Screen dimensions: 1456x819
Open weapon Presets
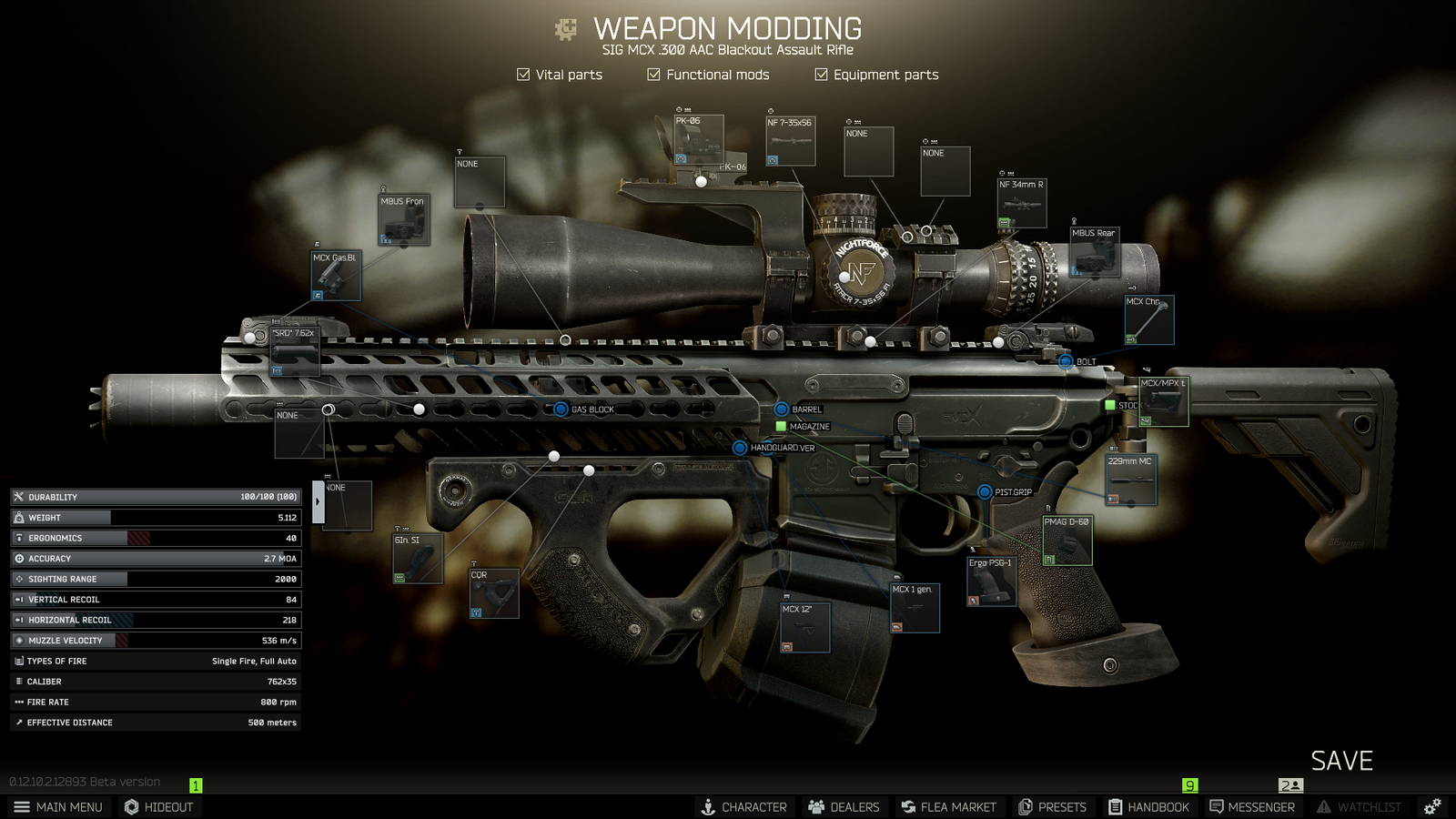tap(1052, 807)
